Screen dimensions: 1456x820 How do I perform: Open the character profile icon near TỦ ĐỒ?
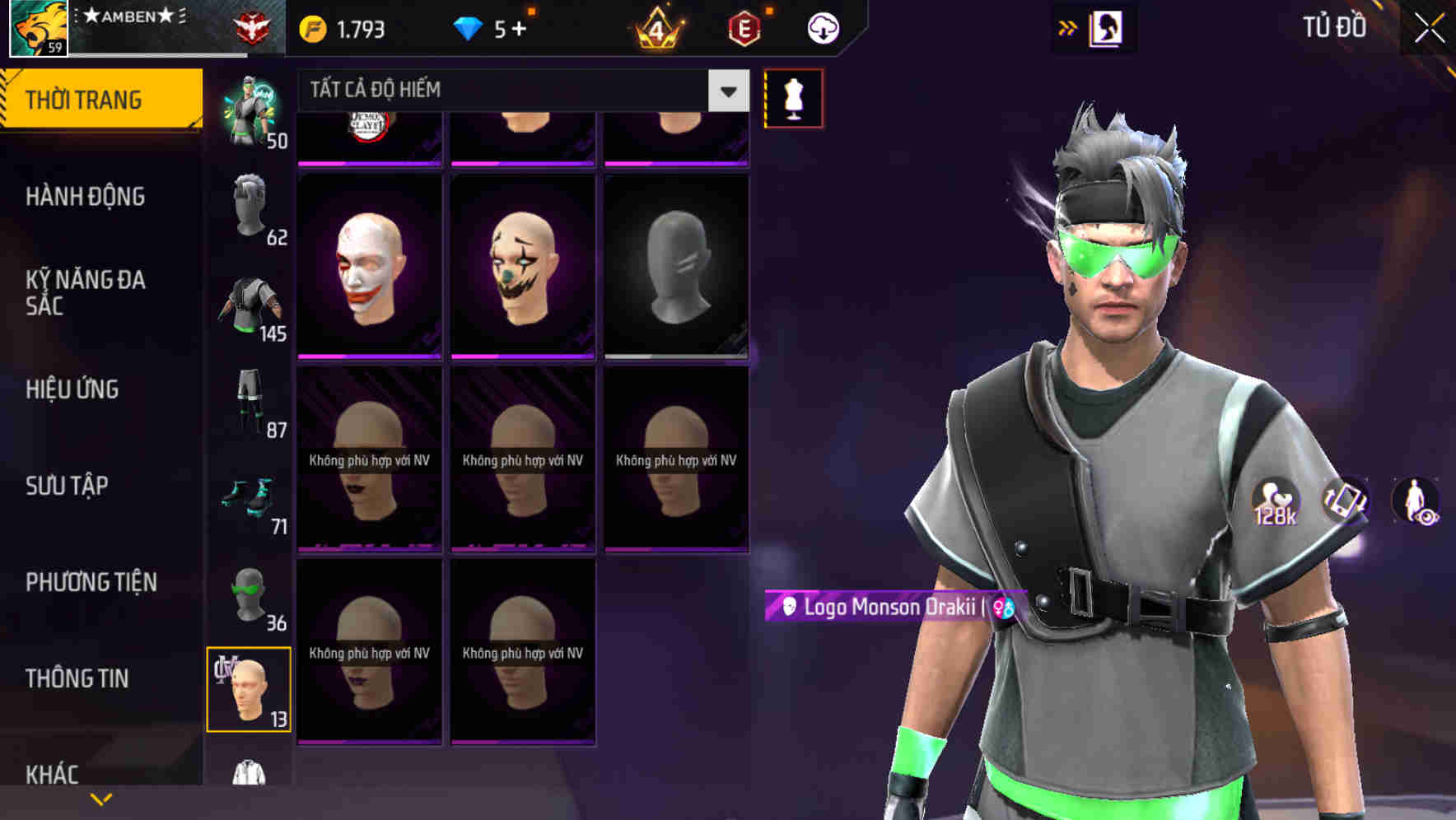click(1108, 26)
